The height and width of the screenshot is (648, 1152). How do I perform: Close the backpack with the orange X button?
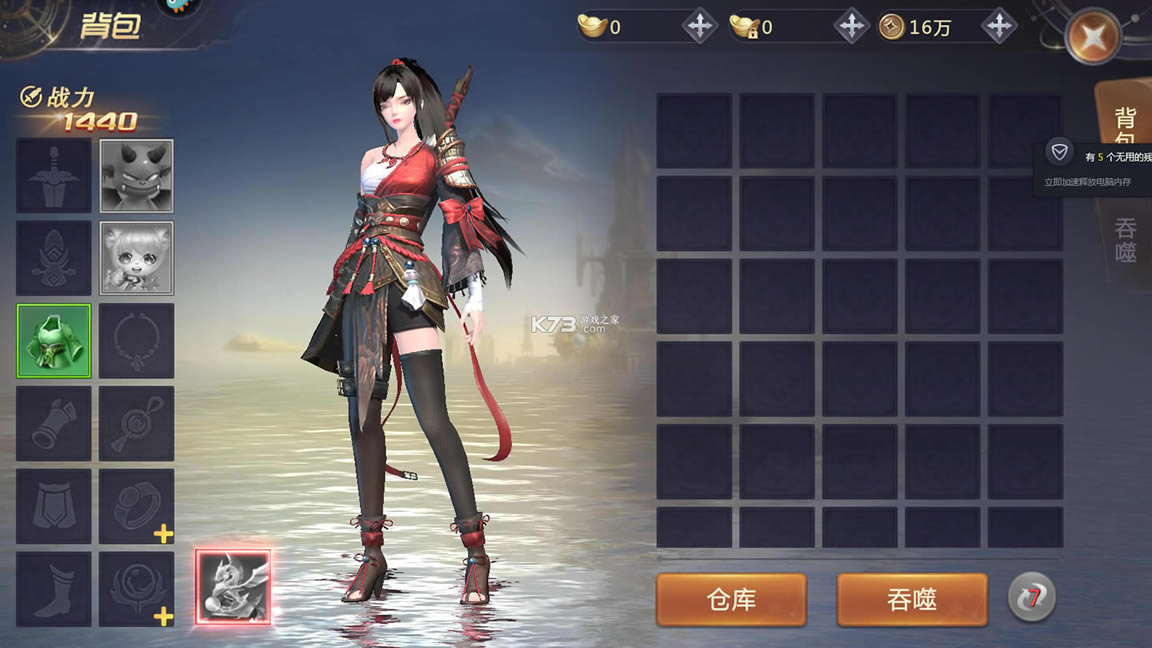tap(1092, 37)
